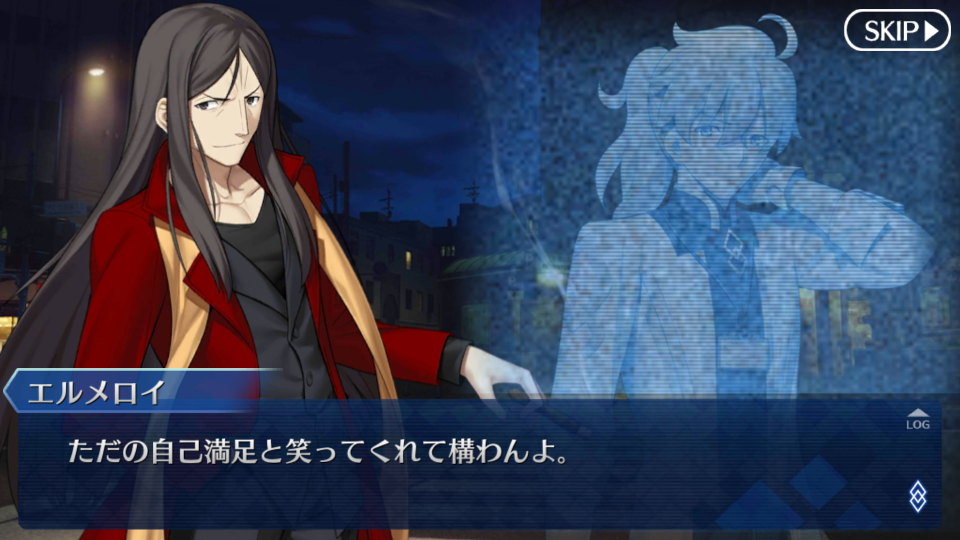Open the dialogue LOG history
The width and height of the screenshot is (960, 540).
click(x=917, y=419)
